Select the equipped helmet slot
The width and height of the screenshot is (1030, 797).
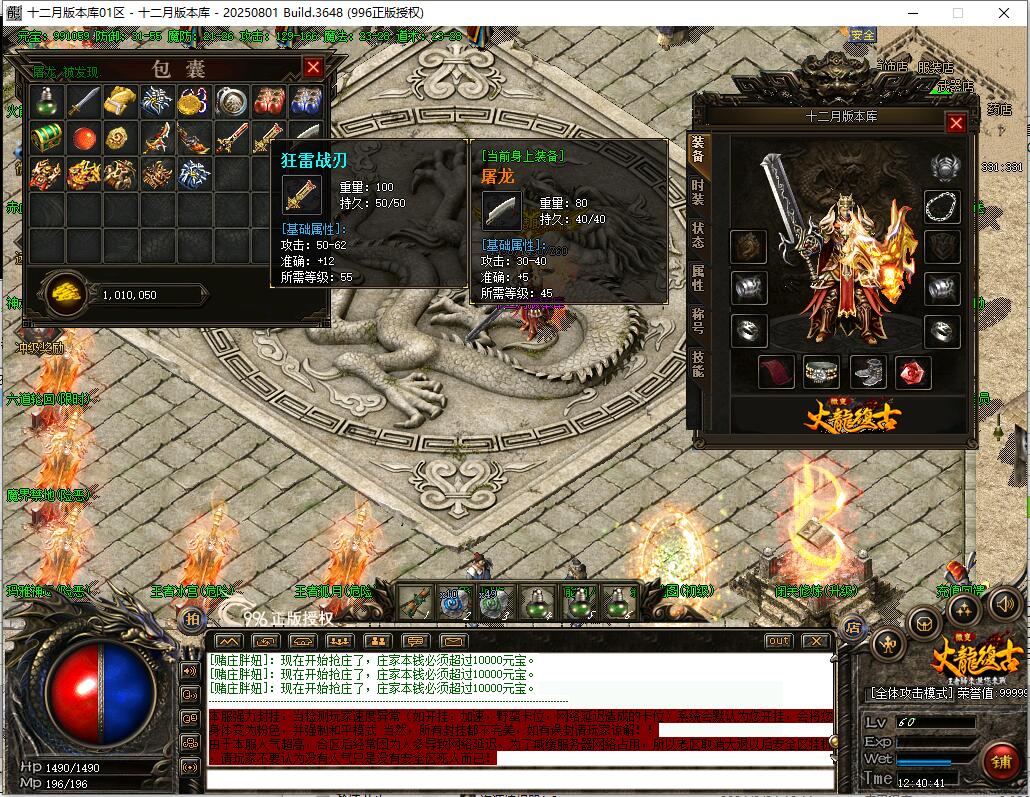tap(942, 166)
